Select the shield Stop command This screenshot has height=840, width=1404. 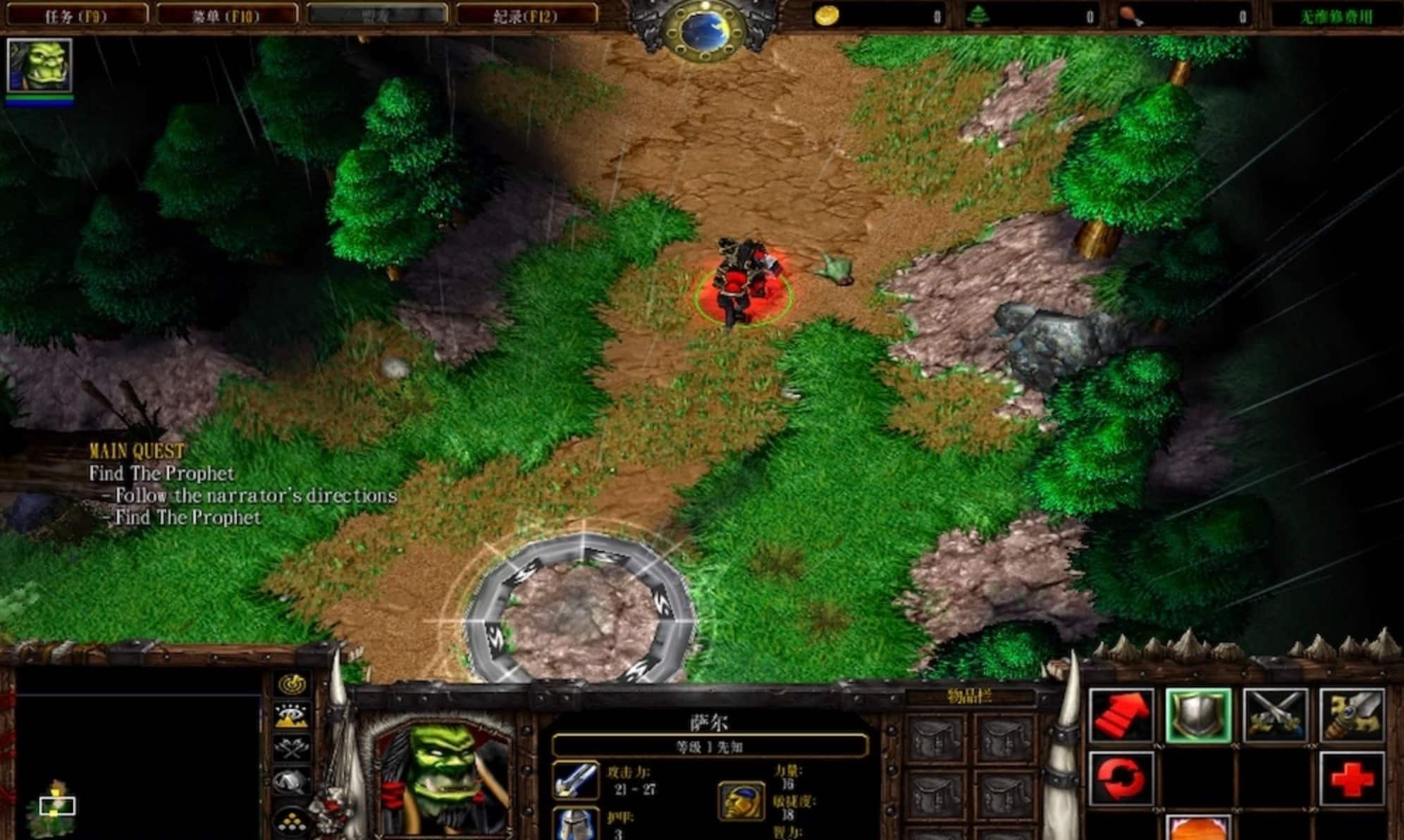[x=1198, y=716]
